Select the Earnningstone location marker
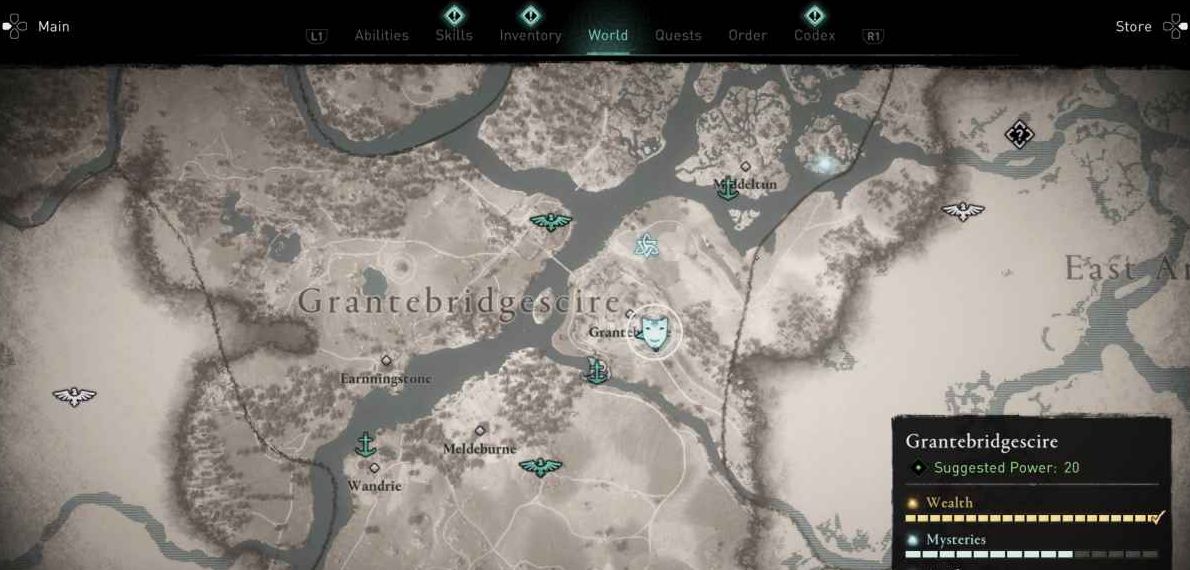This screenshot has height=570, width=1190. [386, 361]
